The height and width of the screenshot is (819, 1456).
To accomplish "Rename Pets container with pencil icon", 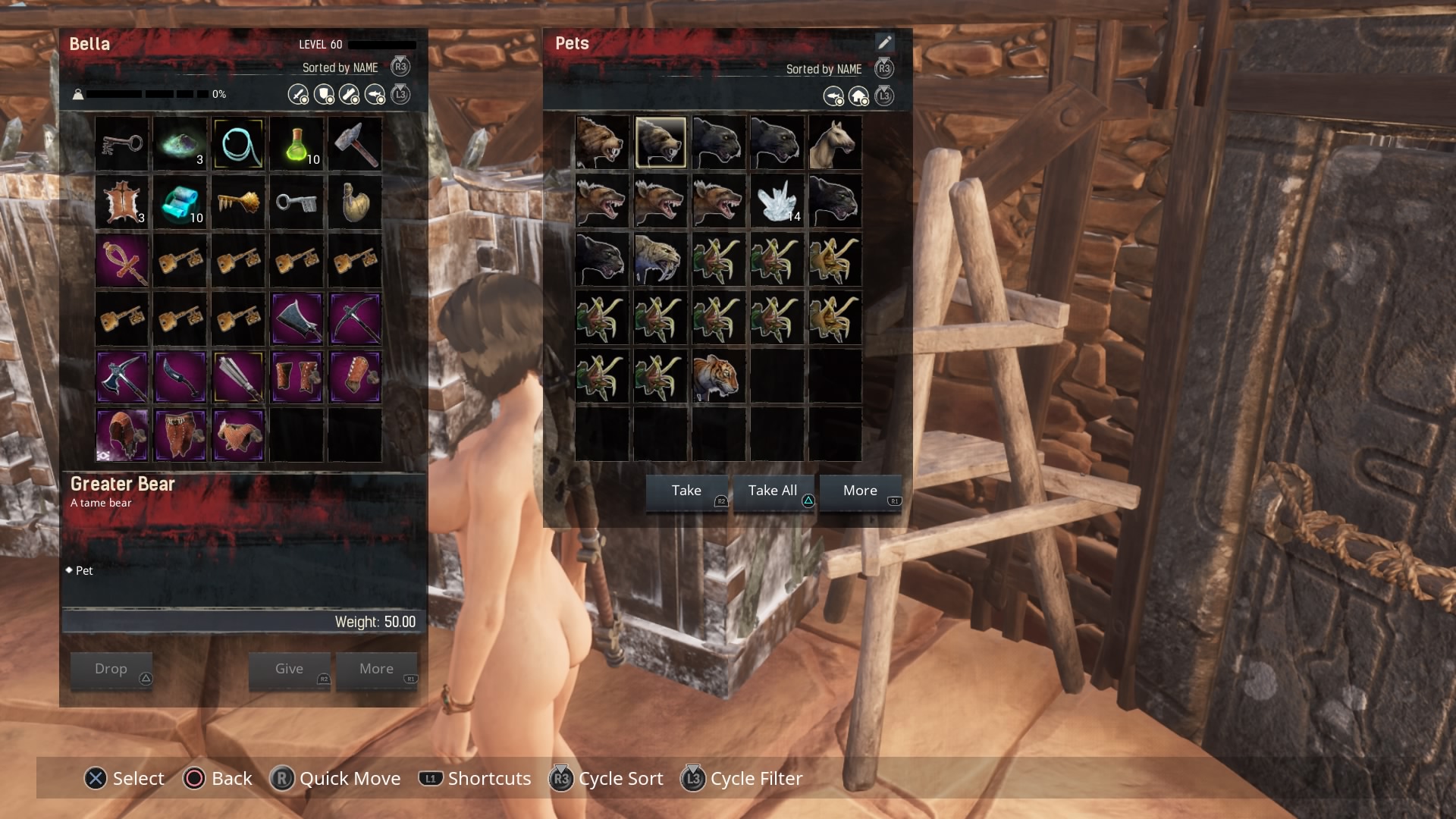I will pos(884,43).
